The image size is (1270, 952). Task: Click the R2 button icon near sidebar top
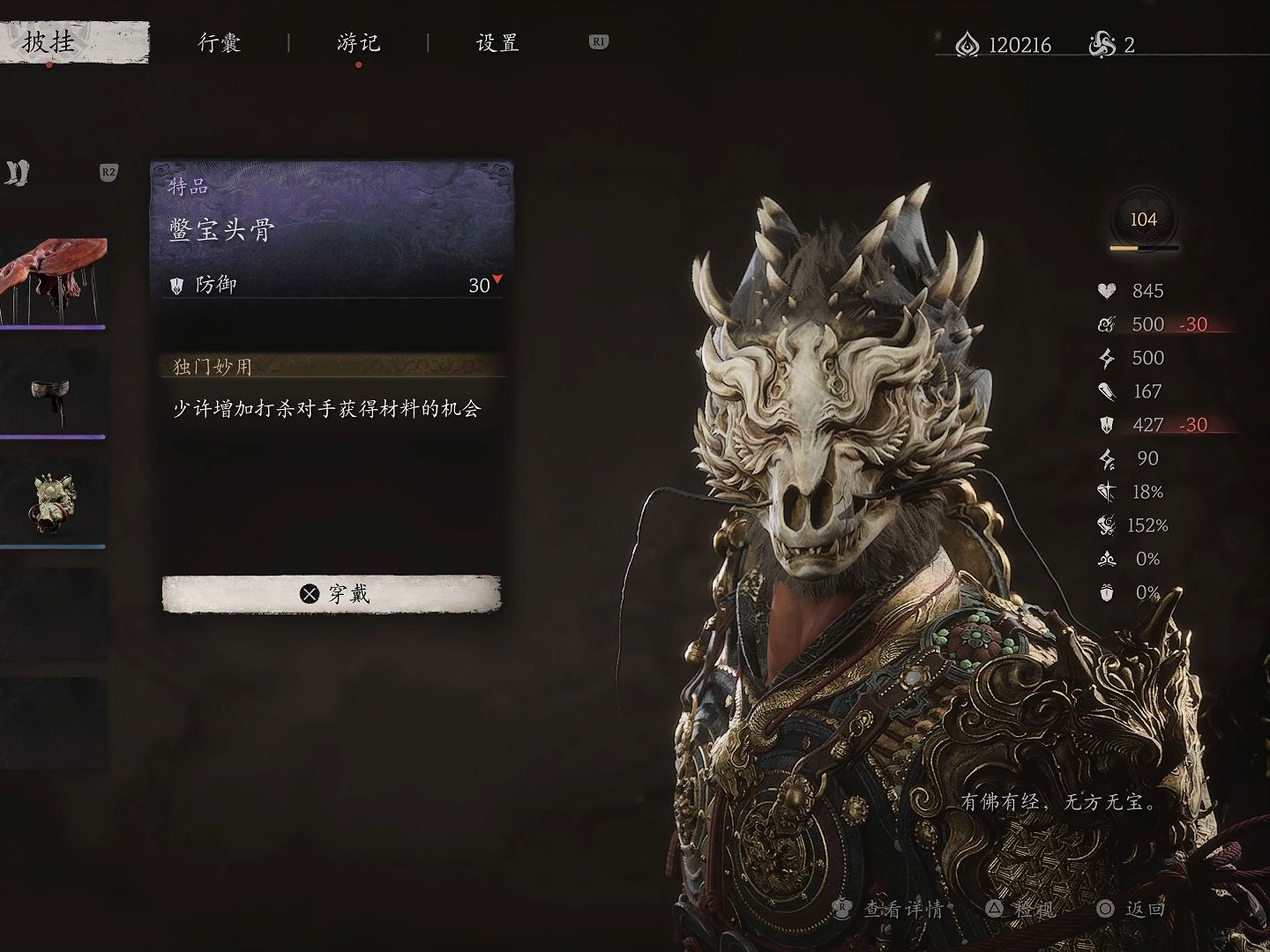point(108,174)
